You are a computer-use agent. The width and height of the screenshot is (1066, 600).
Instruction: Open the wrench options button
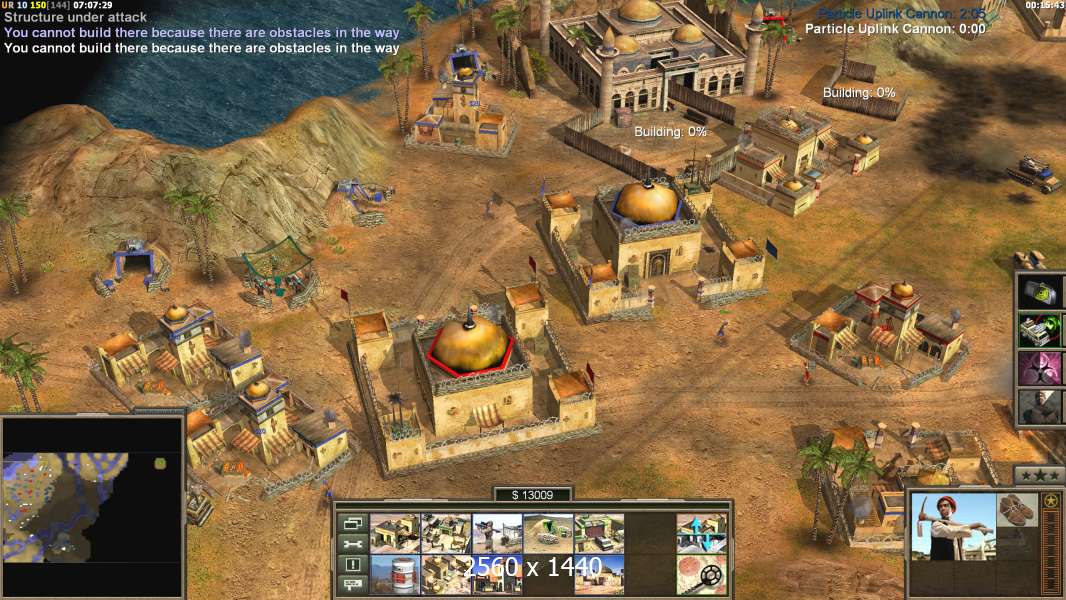[x=352, y=544]
